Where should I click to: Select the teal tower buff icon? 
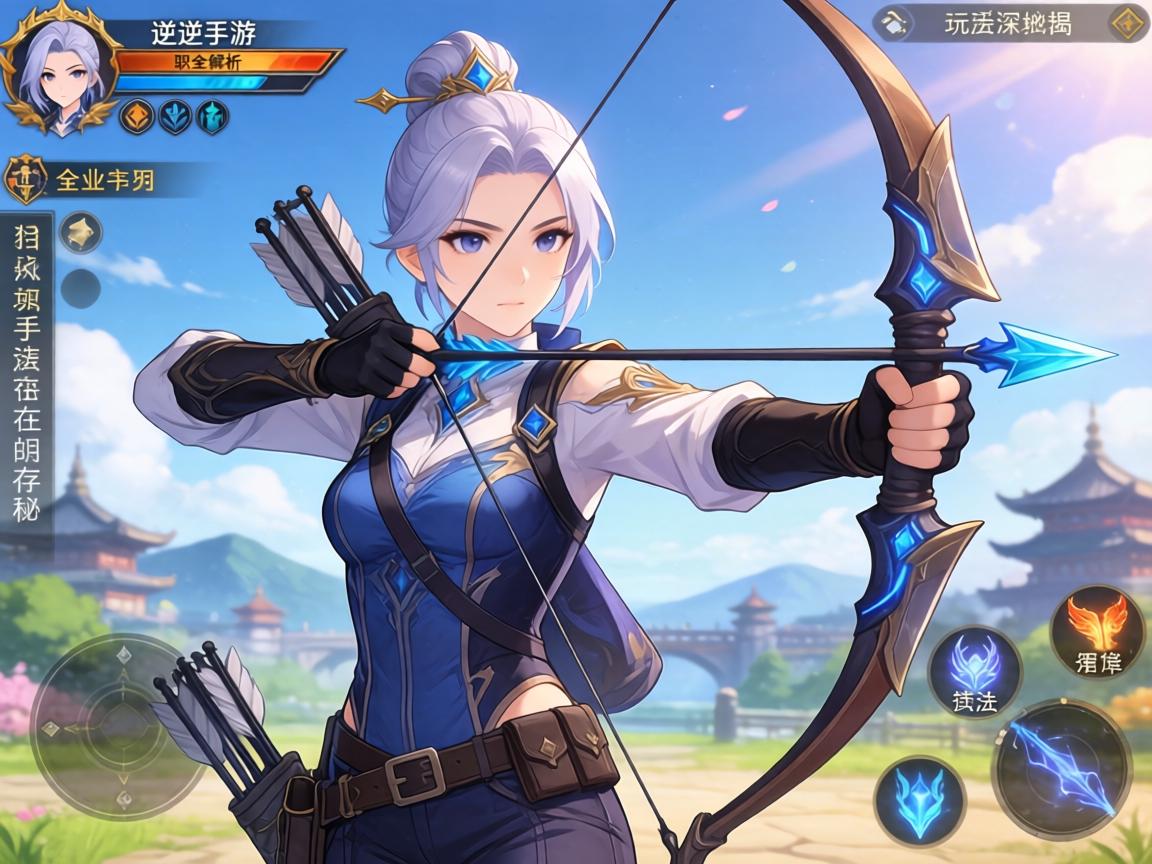click(x=212, y=117)
